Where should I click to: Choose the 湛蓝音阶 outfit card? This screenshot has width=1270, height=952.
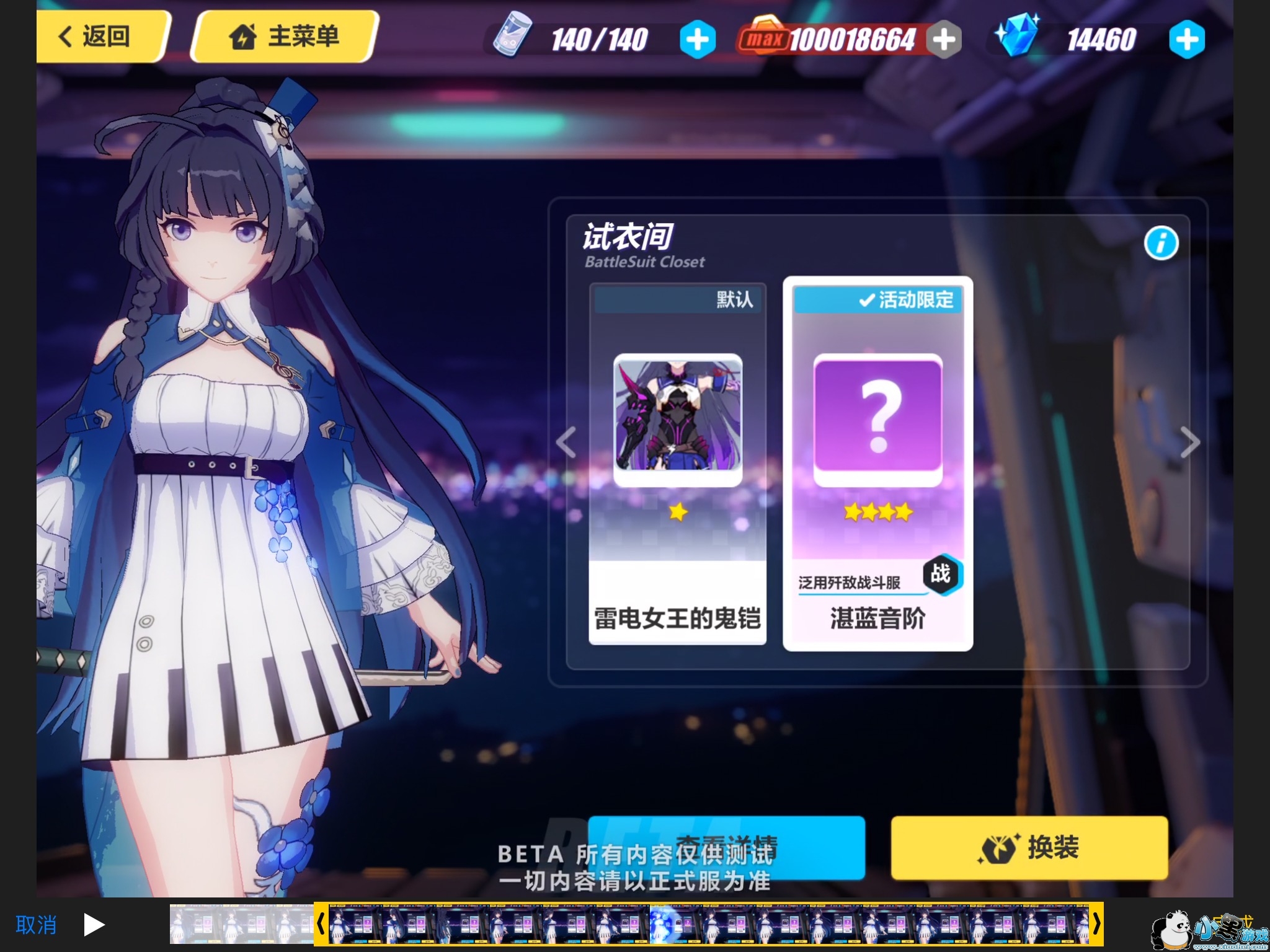click(x=877, y=464)
